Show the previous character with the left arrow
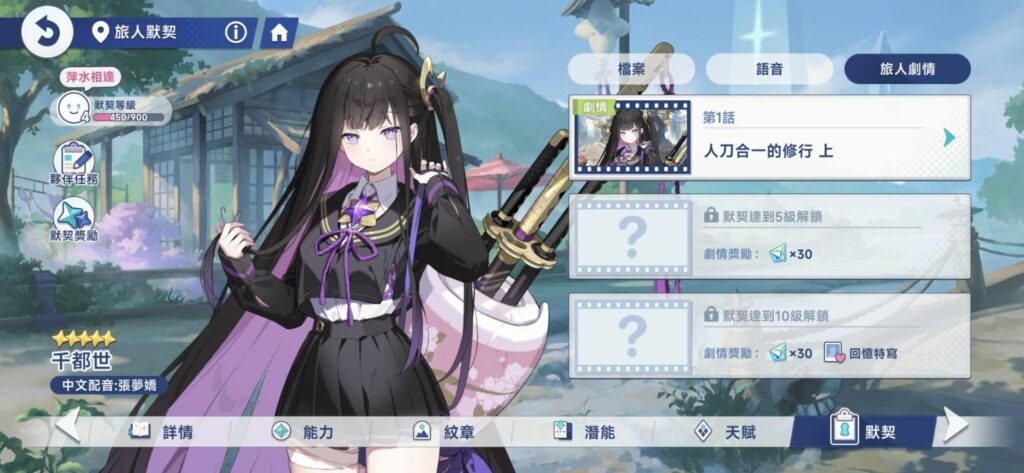This screenshot has width=1024, height=473. pos(68,427)
